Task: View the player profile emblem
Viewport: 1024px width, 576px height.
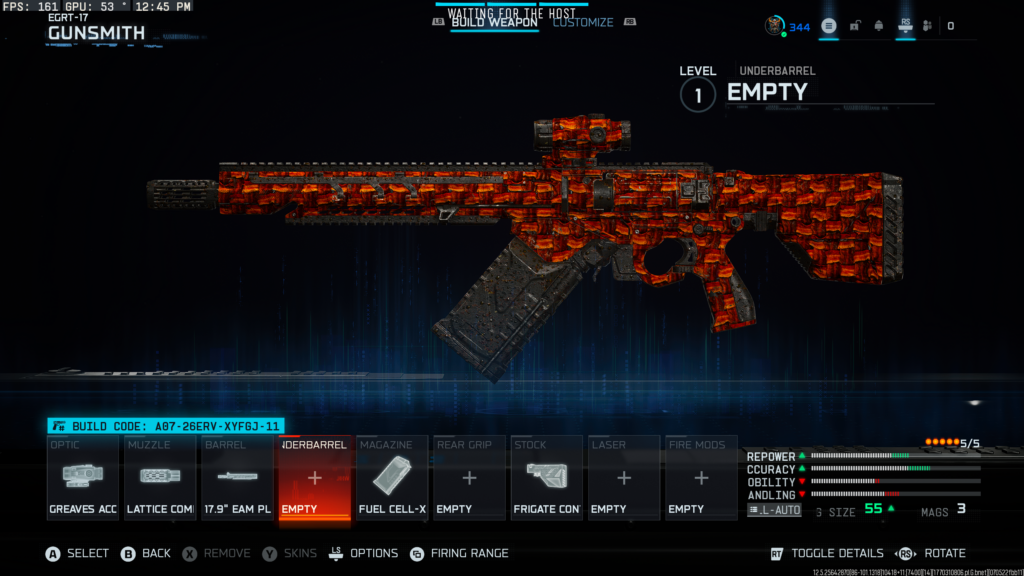Action: 775,26
